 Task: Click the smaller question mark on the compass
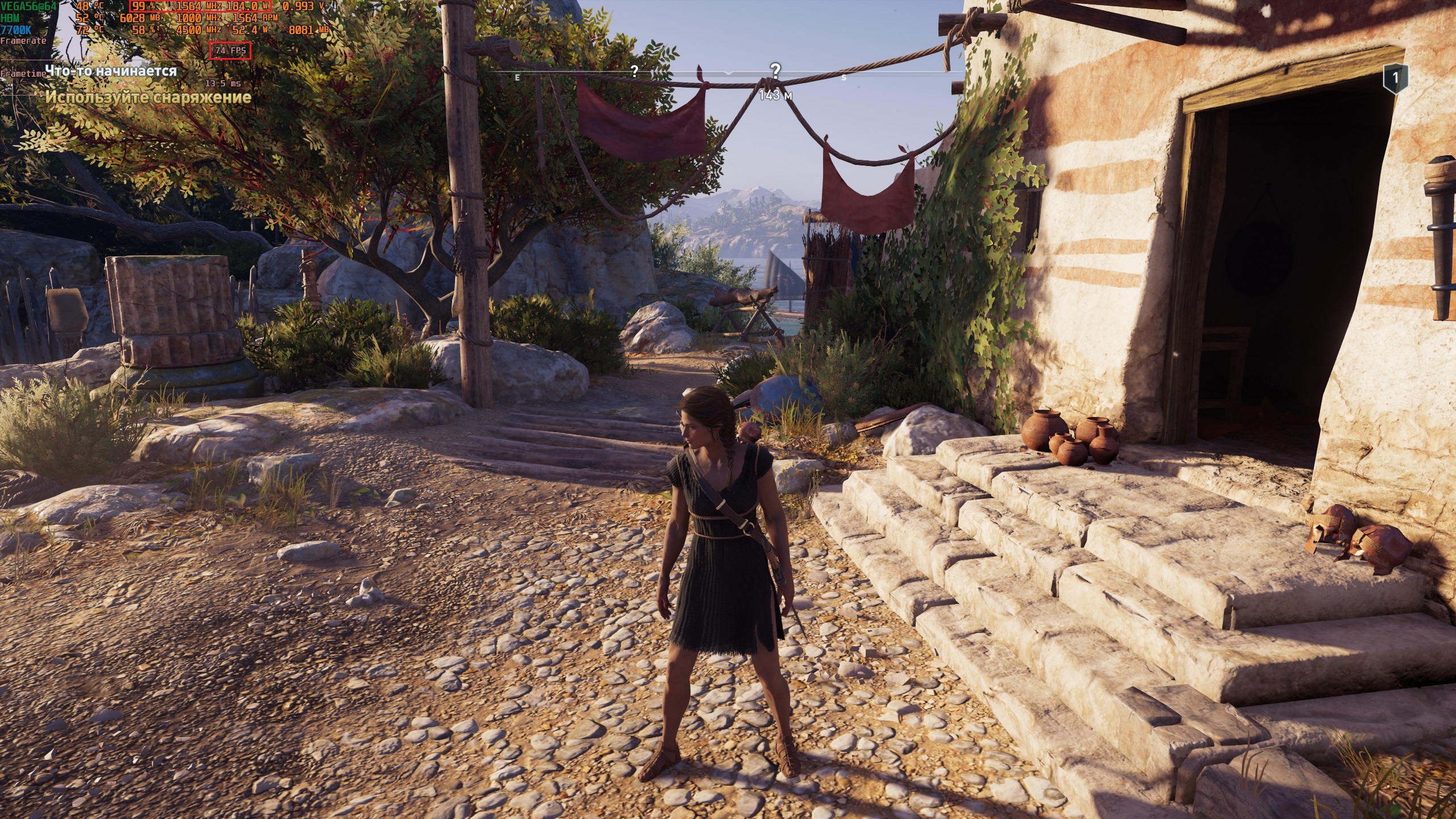click(x=634, y=71)
